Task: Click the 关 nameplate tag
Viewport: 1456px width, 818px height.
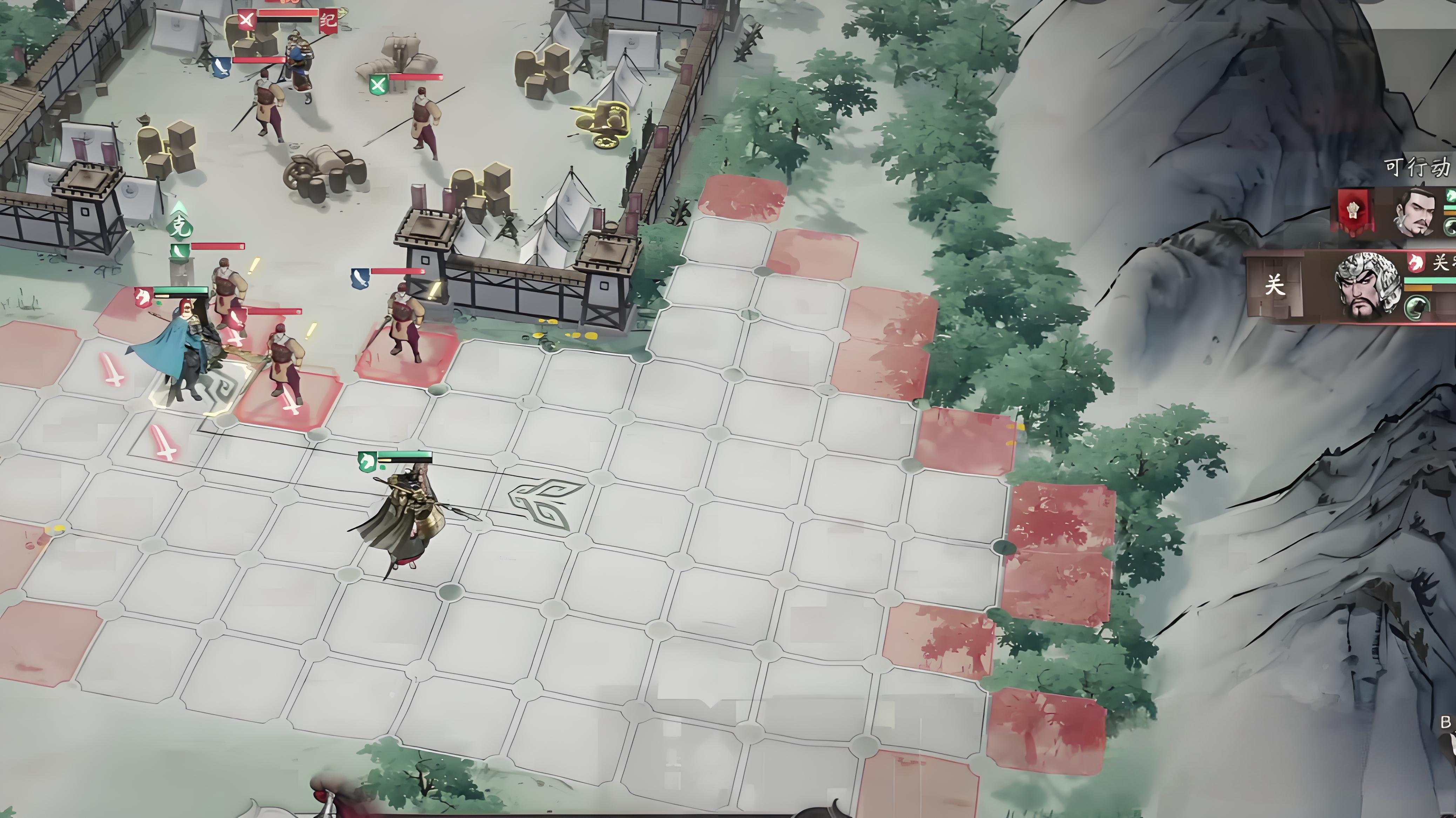Action: pos(1274,285)
